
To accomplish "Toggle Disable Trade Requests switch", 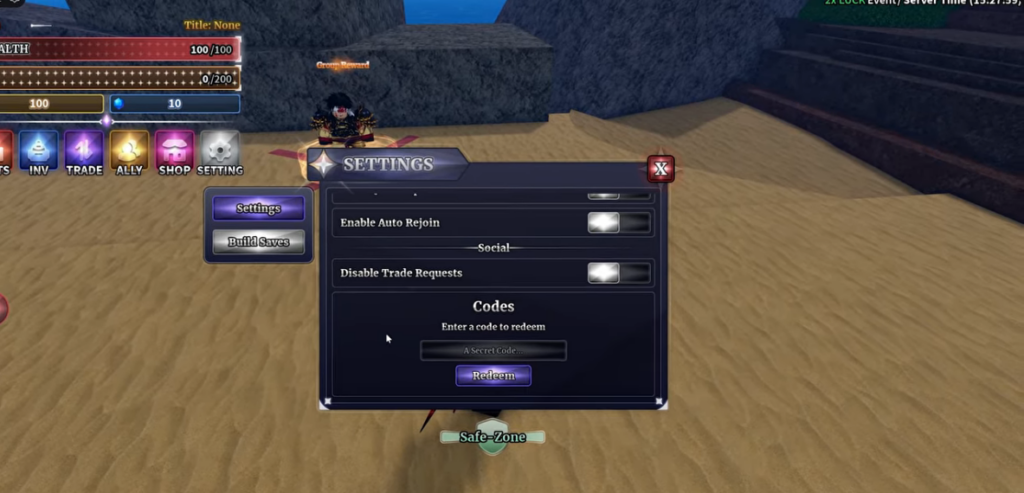I will [x=618, y=273].
